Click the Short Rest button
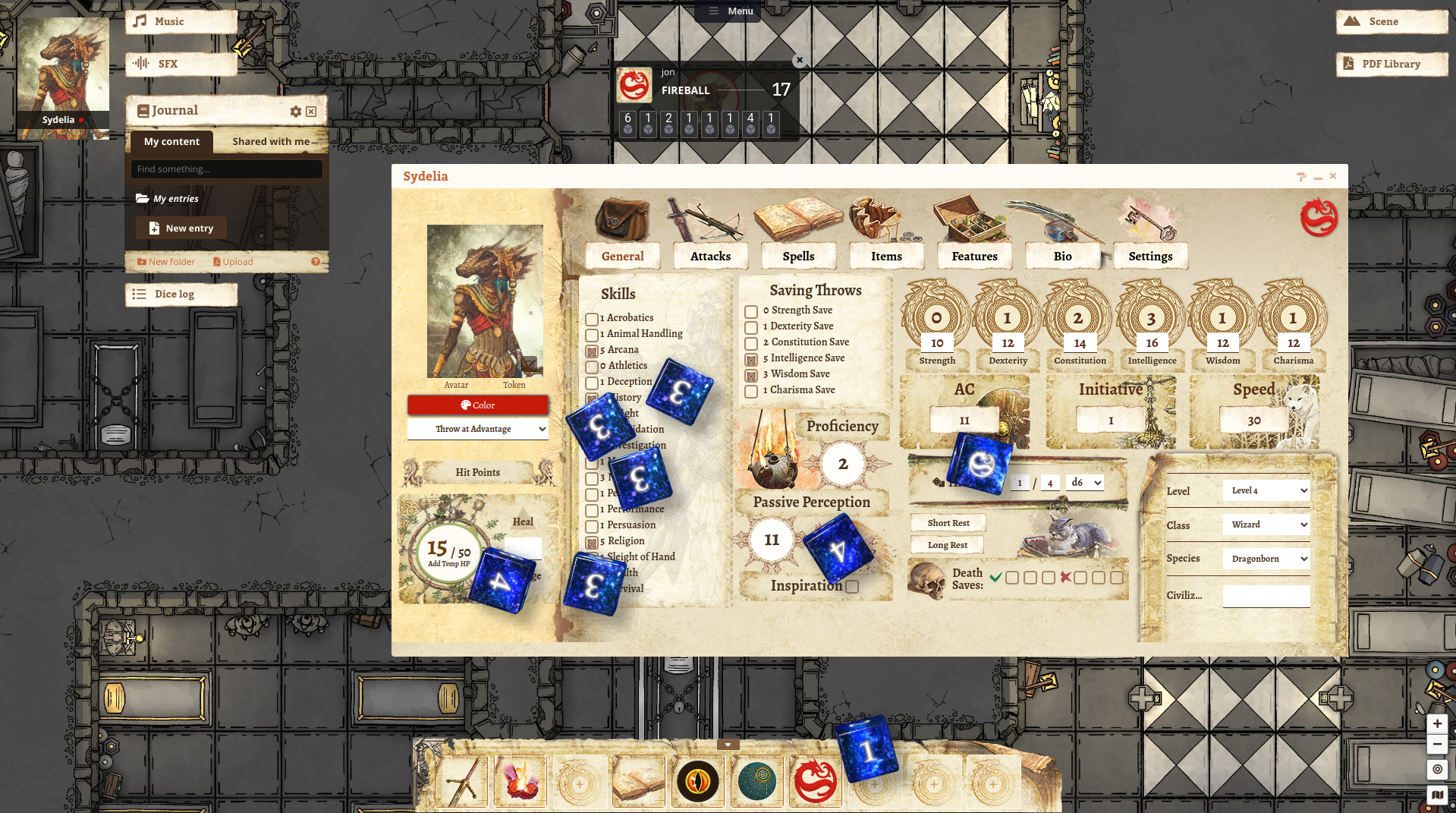 [x=947, y=522]
